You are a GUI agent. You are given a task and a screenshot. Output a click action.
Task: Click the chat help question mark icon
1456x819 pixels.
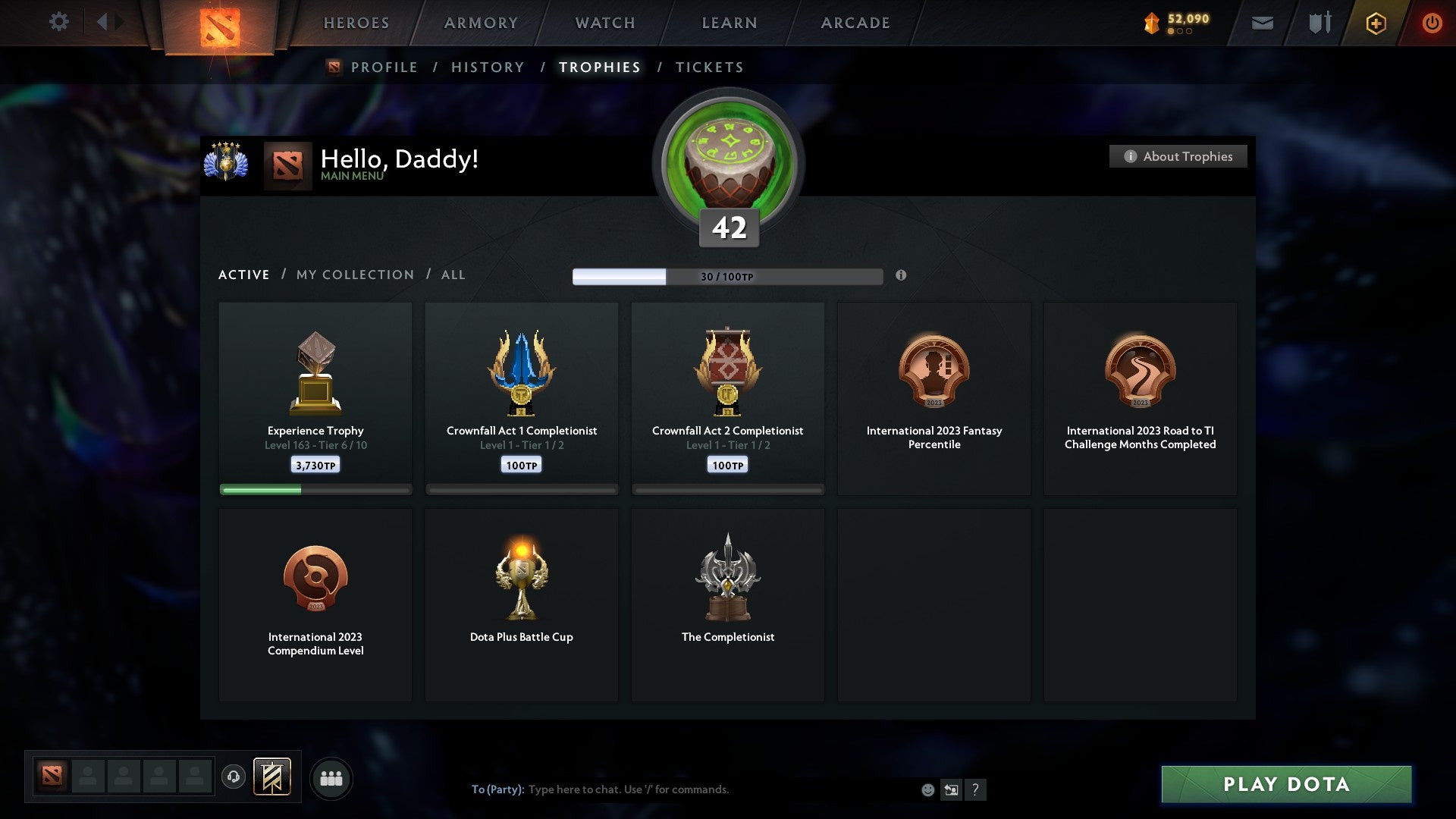pyautogui.click(x=976, y=789)
